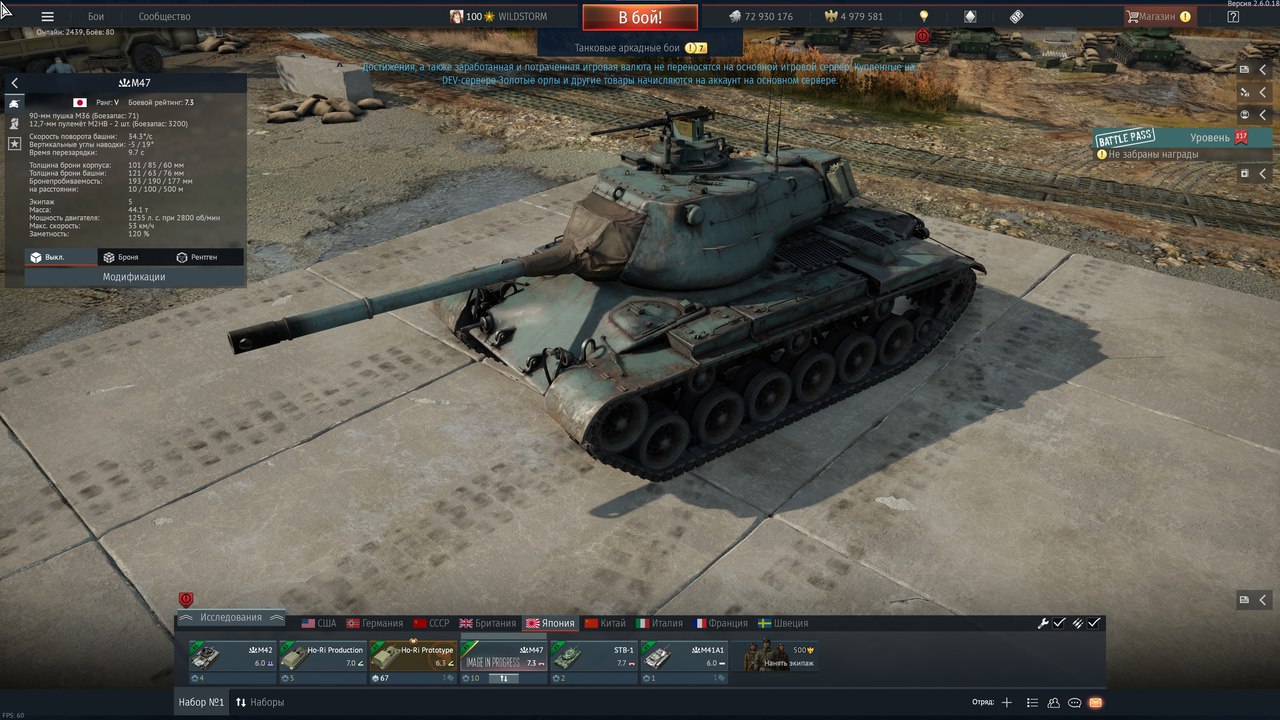Select the СССР nation tab
The height and width of the screenshot is (720, 1280).
point(431,623)
